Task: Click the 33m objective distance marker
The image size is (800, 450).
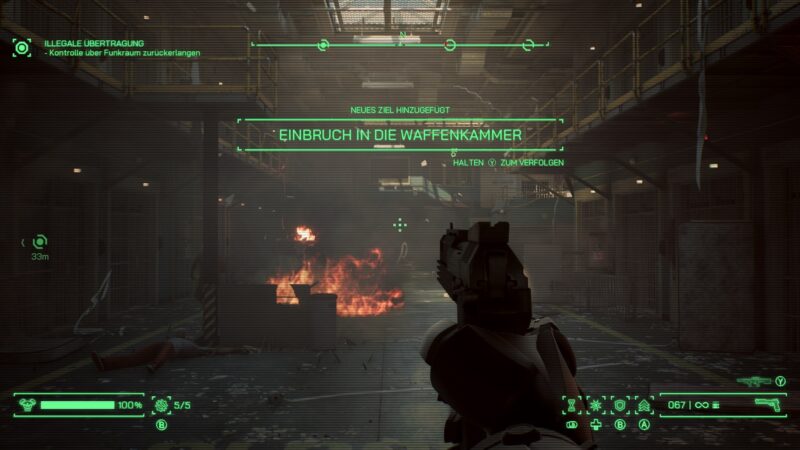Action: click(x=39, y=242)
